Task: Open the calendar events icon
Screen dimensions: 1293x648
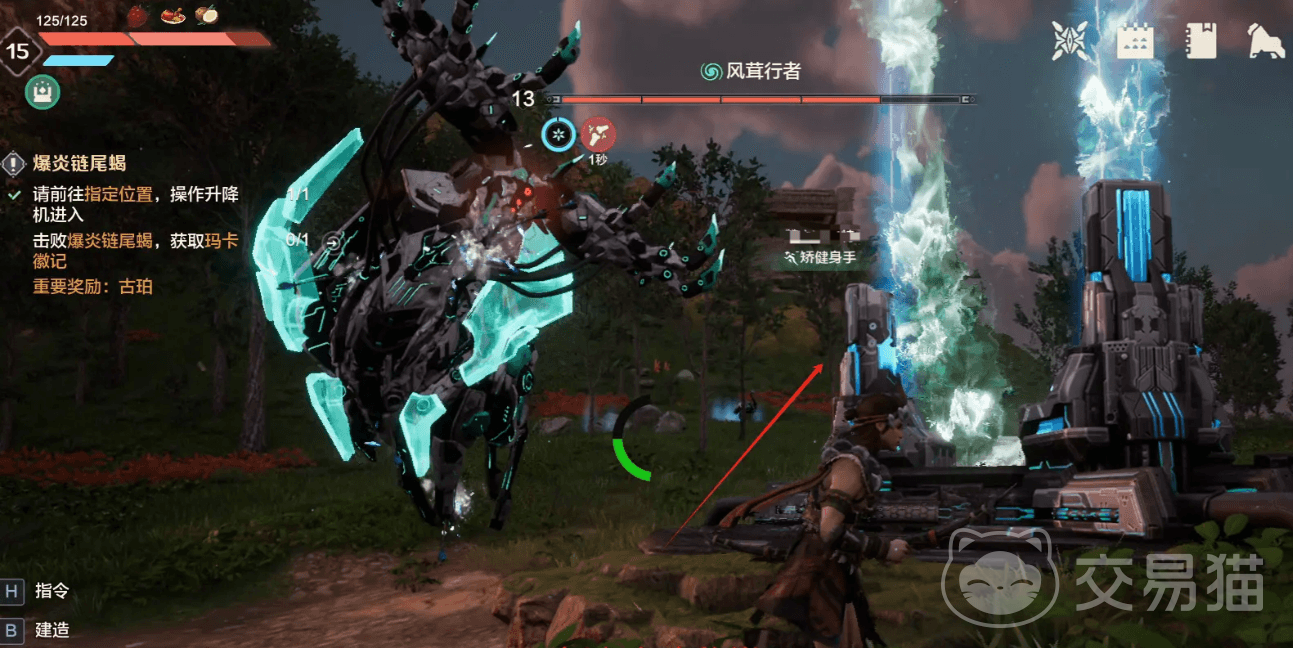Action: (x=1135, y=41)
